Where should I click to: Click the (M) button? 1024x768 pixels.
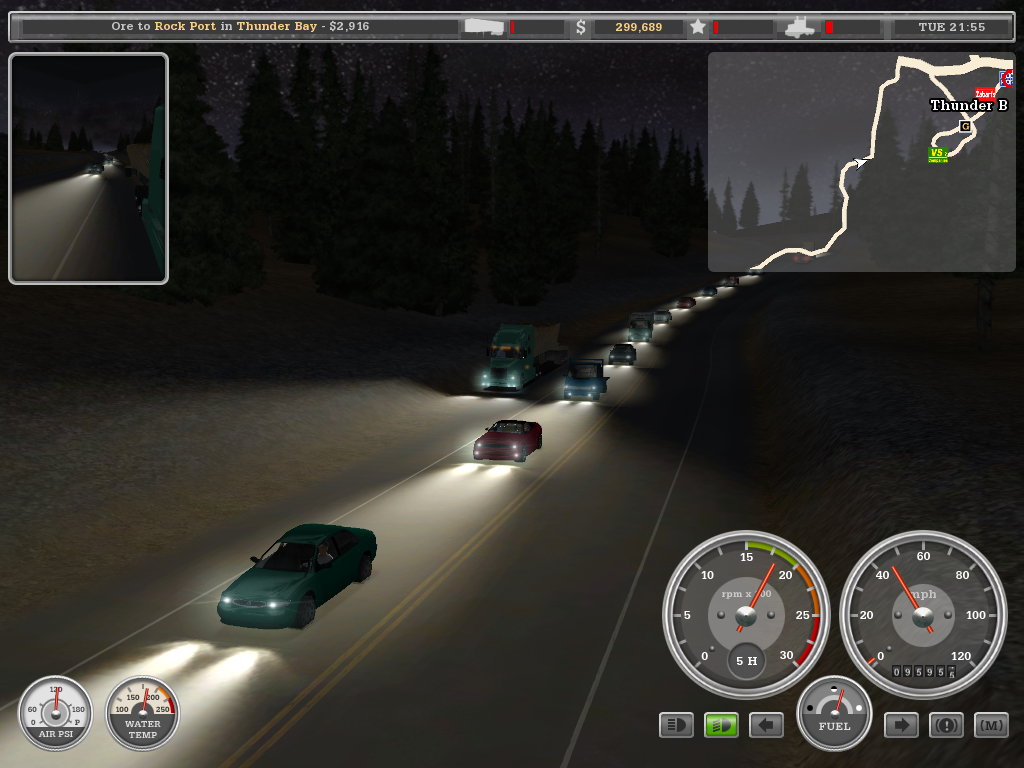coord(991,724)
